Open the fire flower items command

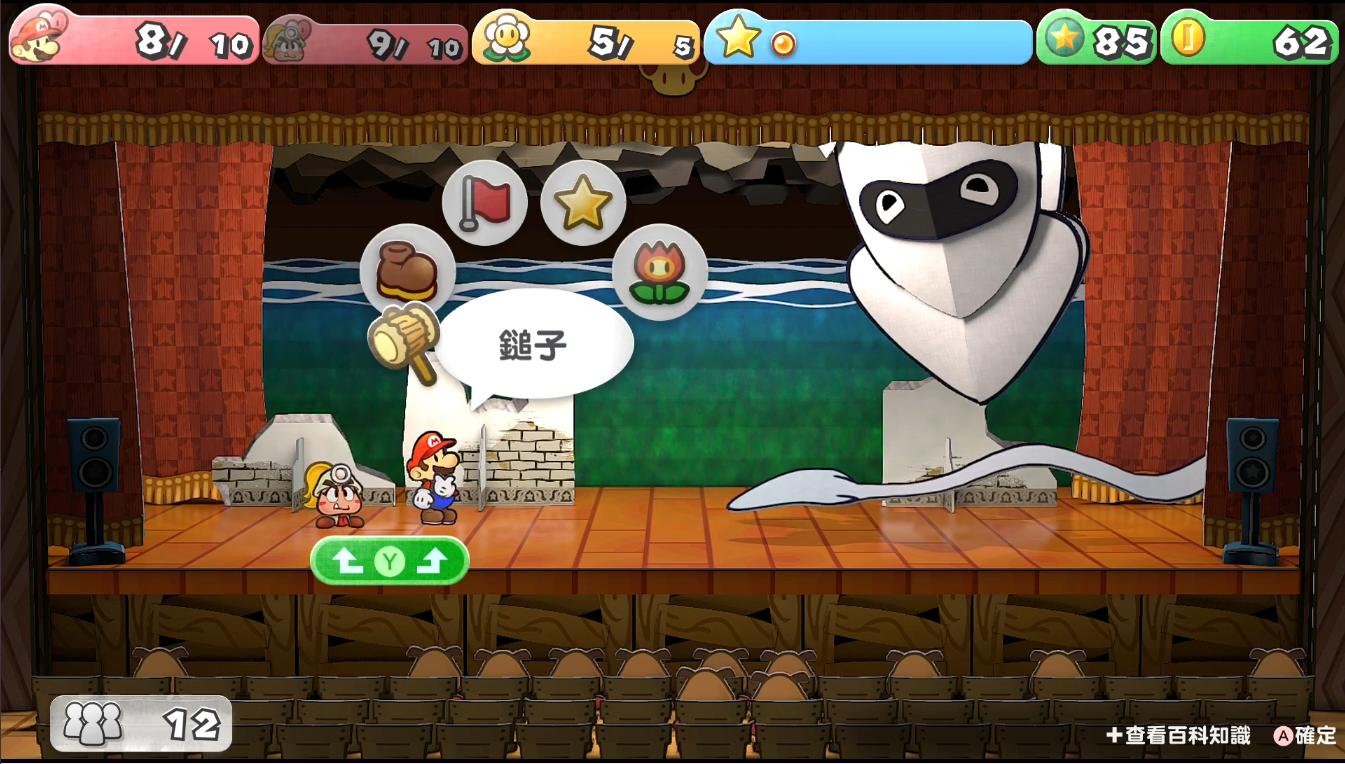click(x=659, y=272)
